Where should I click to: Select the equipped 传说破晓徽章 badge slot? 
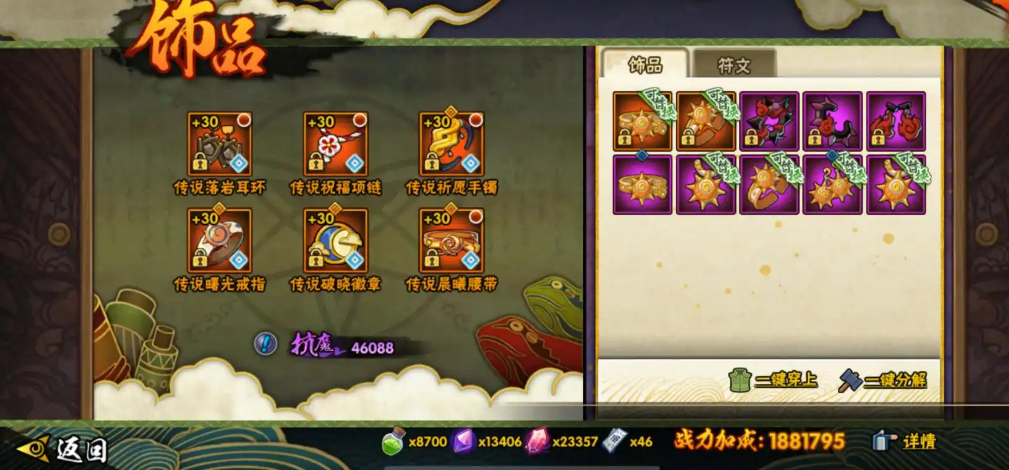click(335, 240)
